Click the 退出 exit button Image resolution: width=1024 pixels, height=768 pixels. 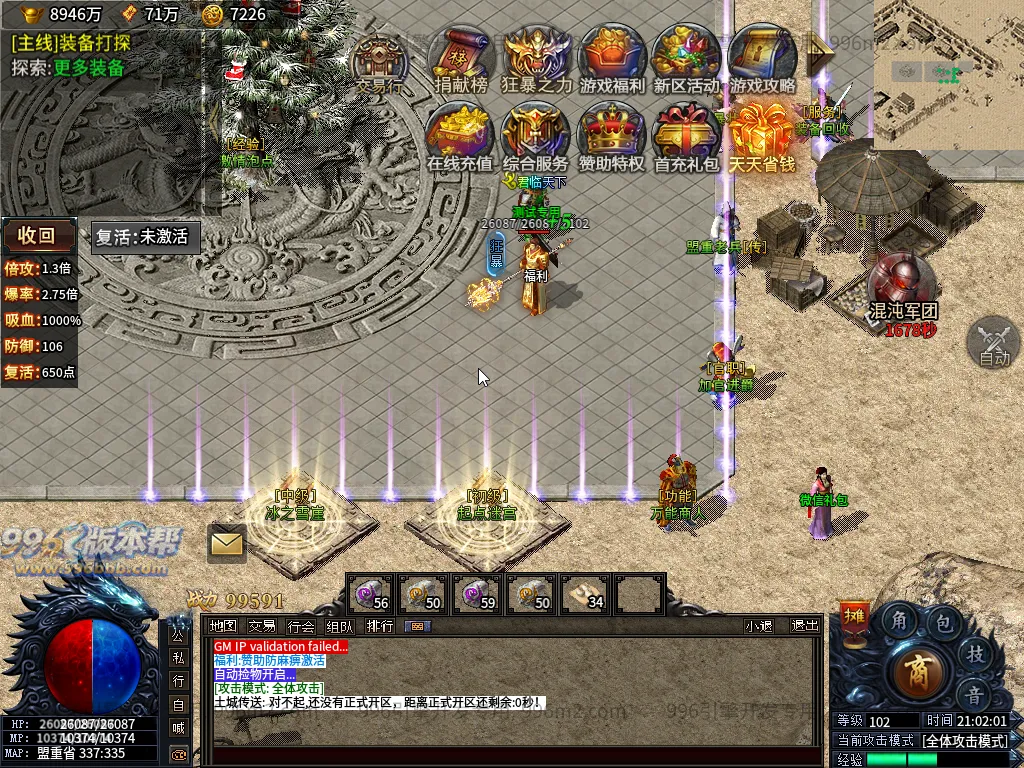[x=805, y=626]
